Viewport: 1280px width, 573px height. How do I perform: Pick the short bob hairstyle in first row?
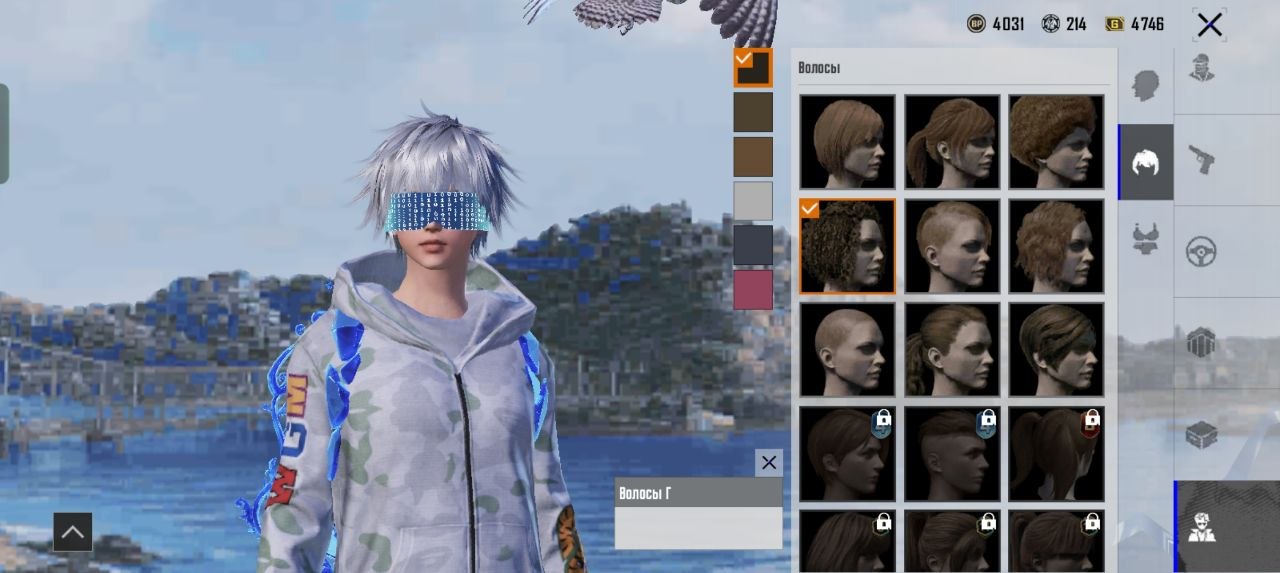847,141
